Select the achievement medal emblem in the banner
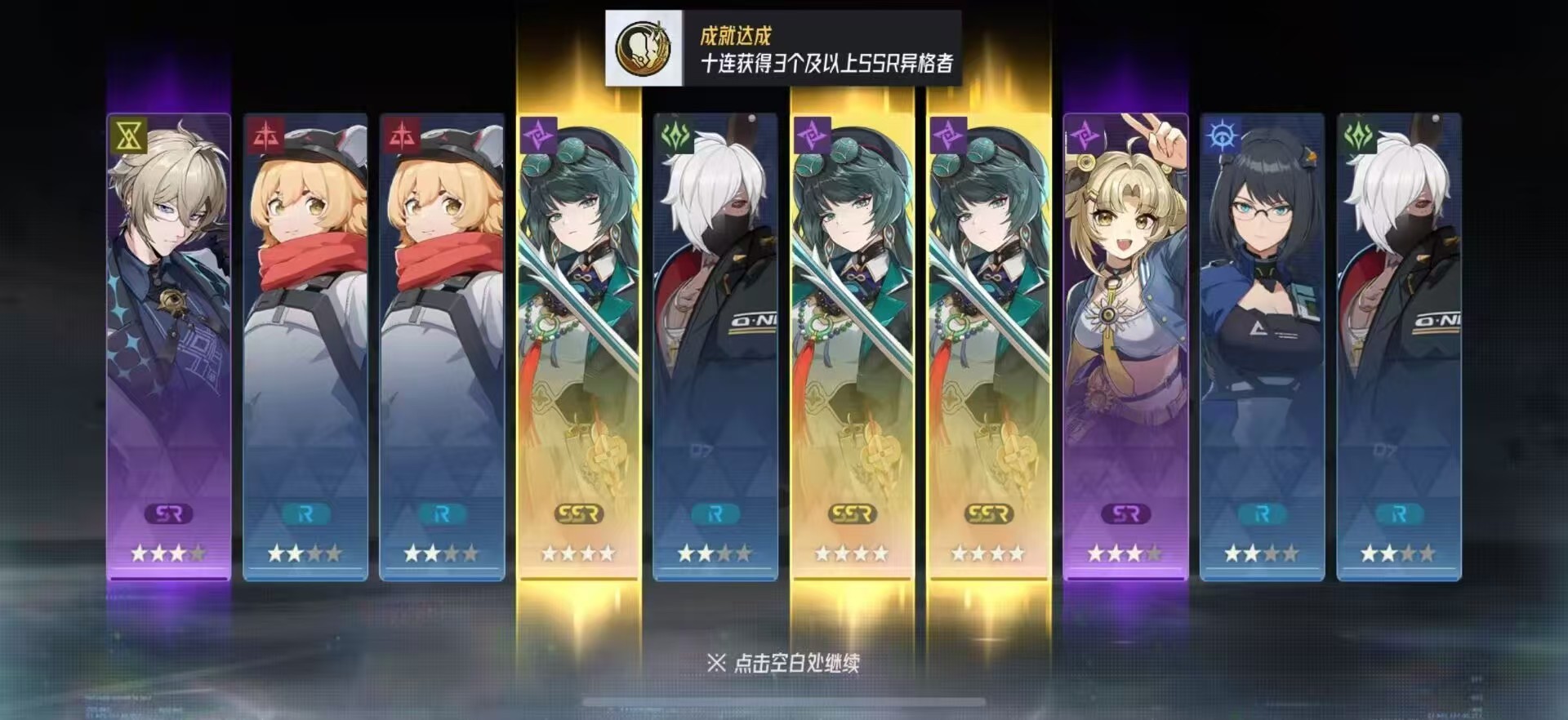 point(644,45)
